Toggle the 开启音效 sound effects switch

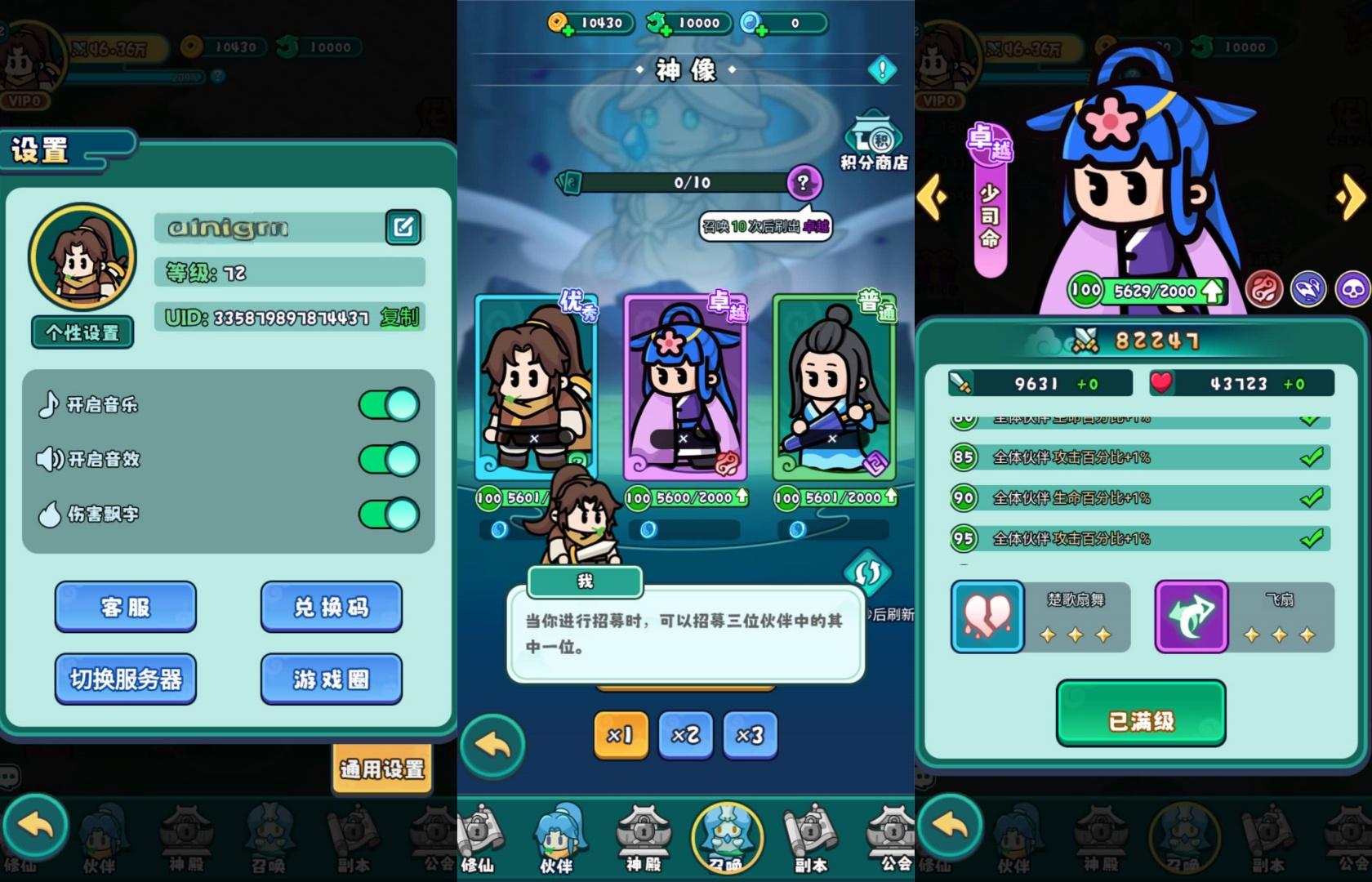pyautogui.click(x=389, y=460)
